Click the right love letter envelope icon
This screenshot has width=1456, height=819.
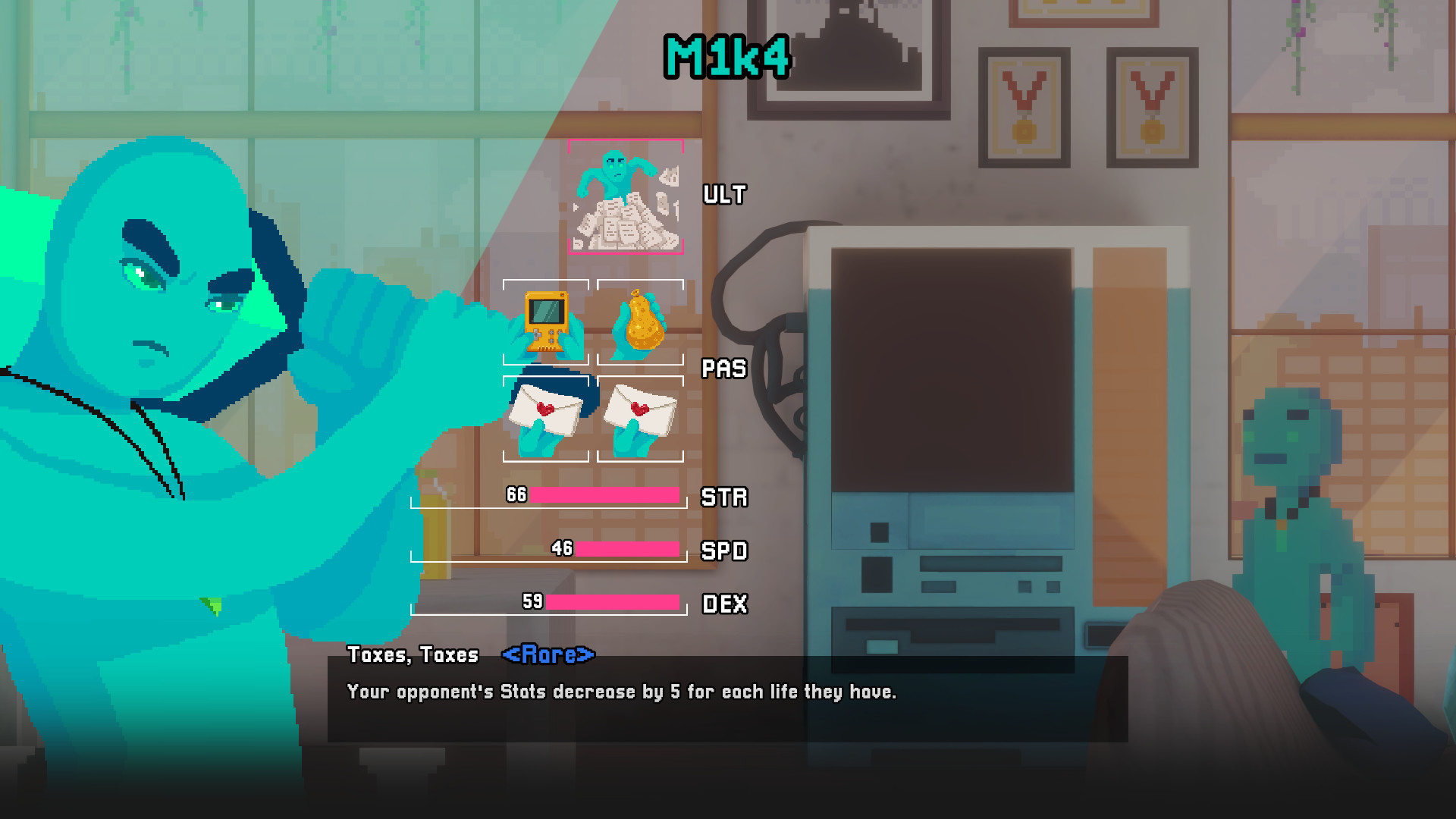coord(641,417)
